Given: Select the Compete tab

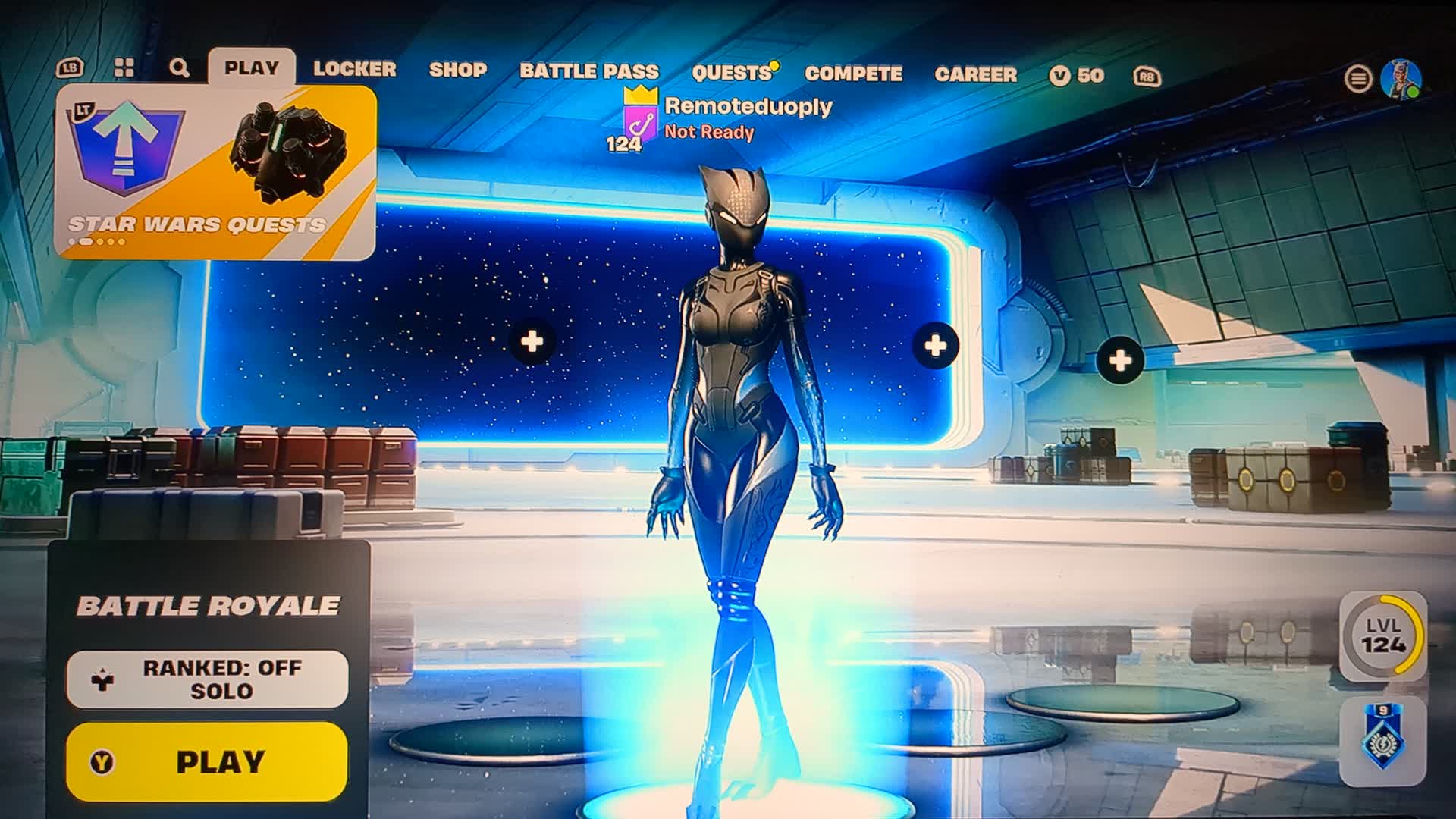Looking at the screenshot, I should (x=853, y=74).
